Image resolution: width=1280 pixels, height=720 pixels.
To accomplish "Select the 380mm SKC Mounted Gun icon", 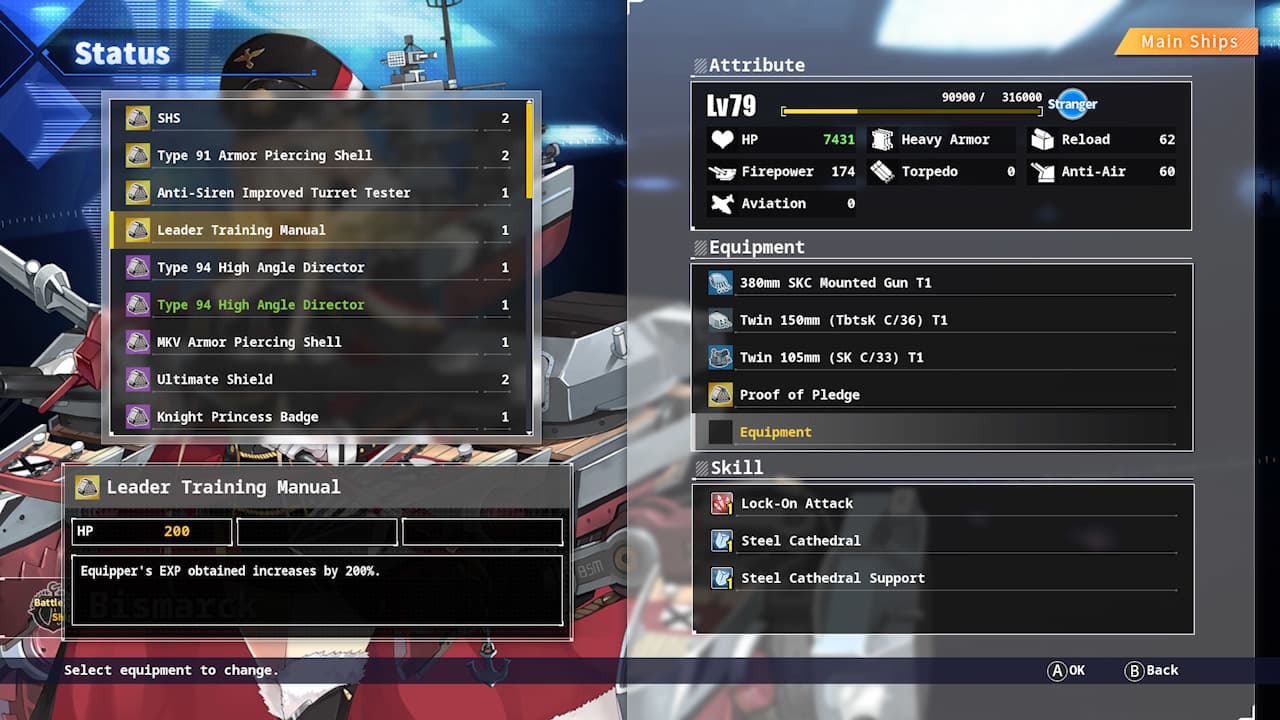I will click(720, 283).
